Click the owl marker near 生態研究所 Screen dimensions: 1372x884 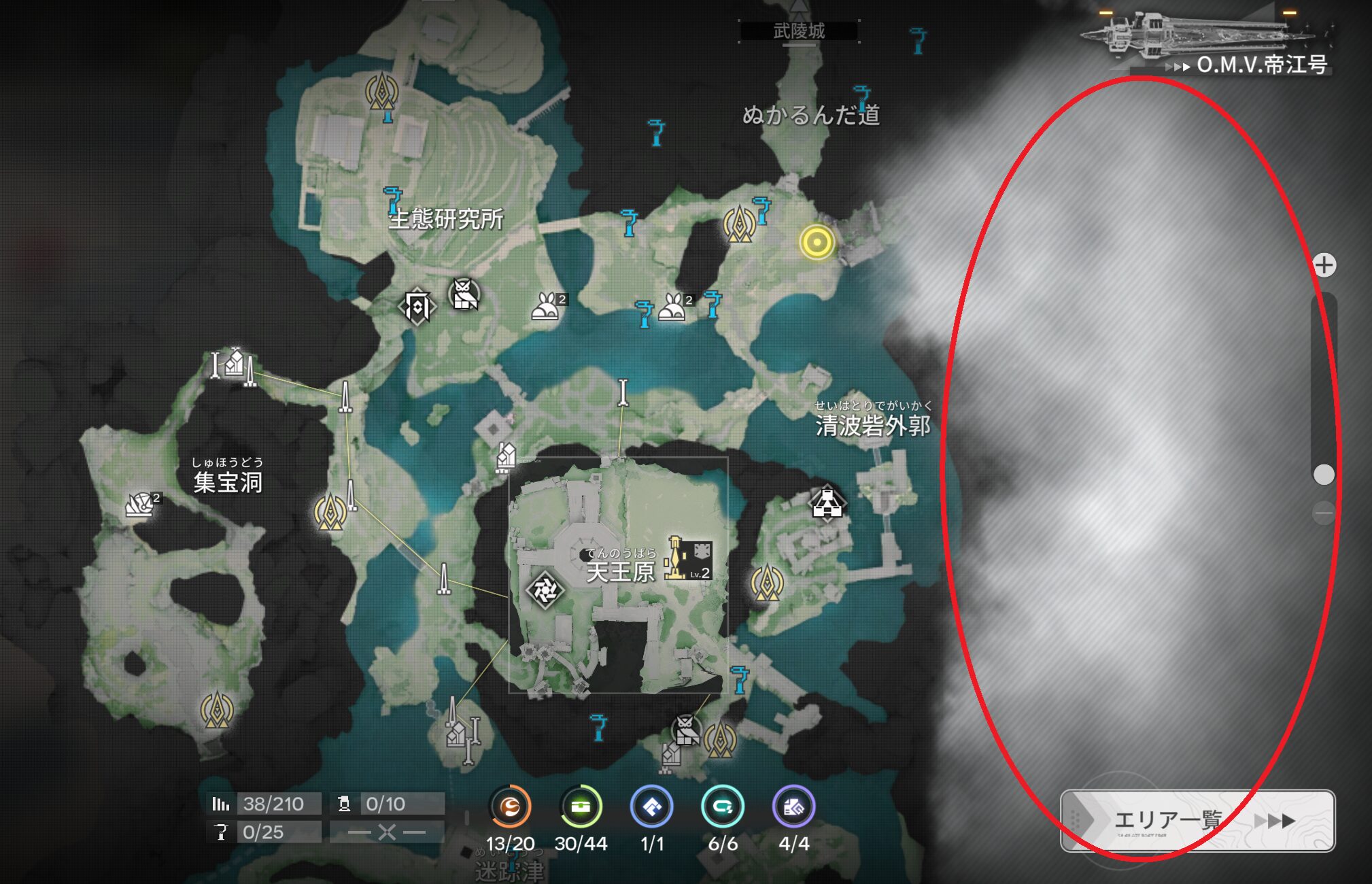click(x=464, y=295)
